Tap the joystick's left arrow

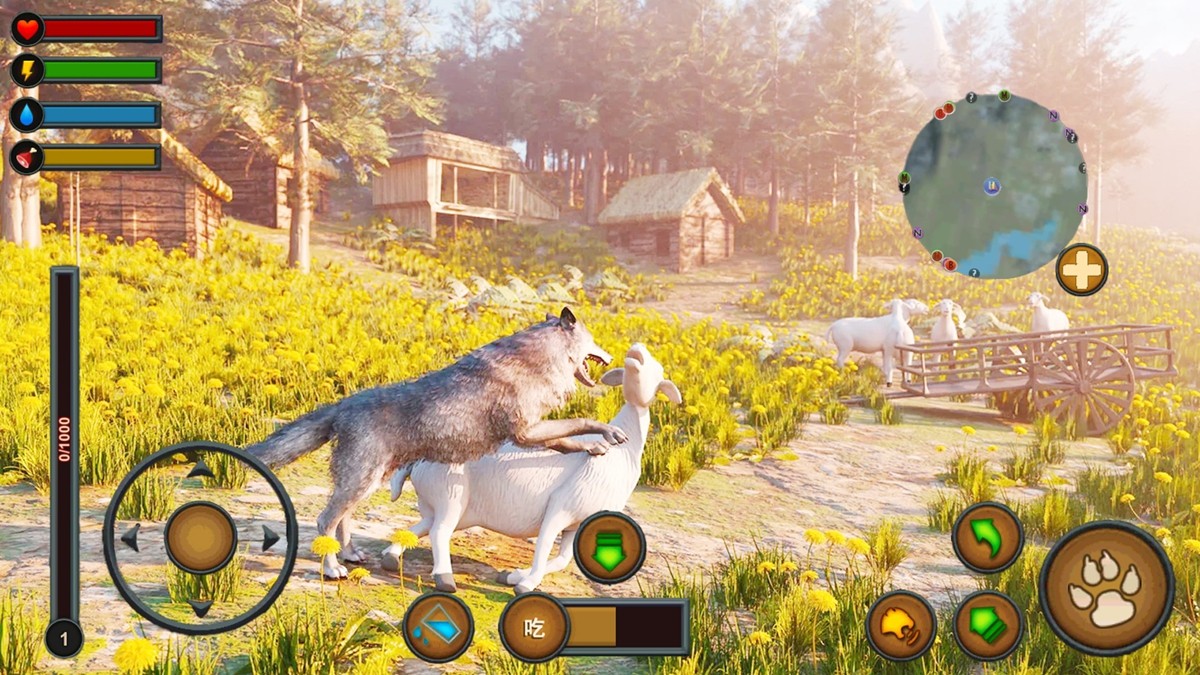tap(130, 538)
